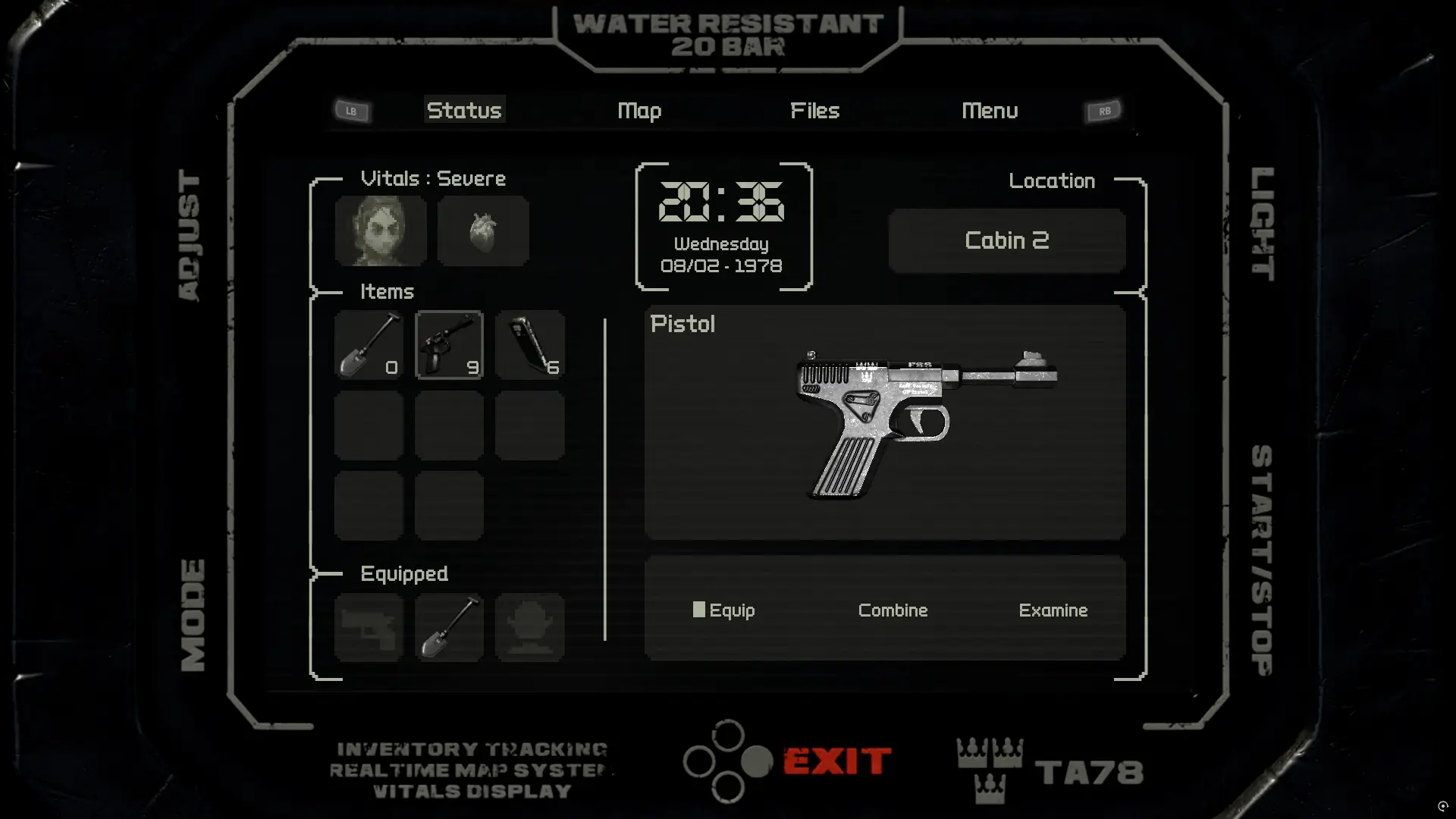This screenshot has width=1456, height=819.
Task: Click the heart vitals icon
Action: (x=483, y=231)
